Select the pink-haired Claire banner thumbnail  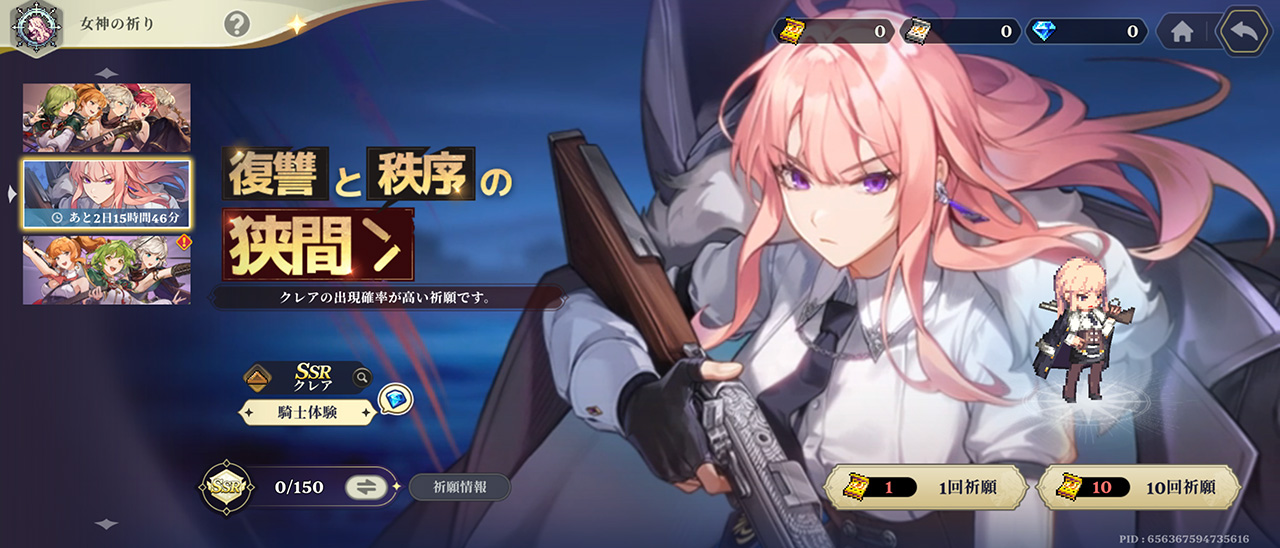pyautogui.click(x=107, y=193)
